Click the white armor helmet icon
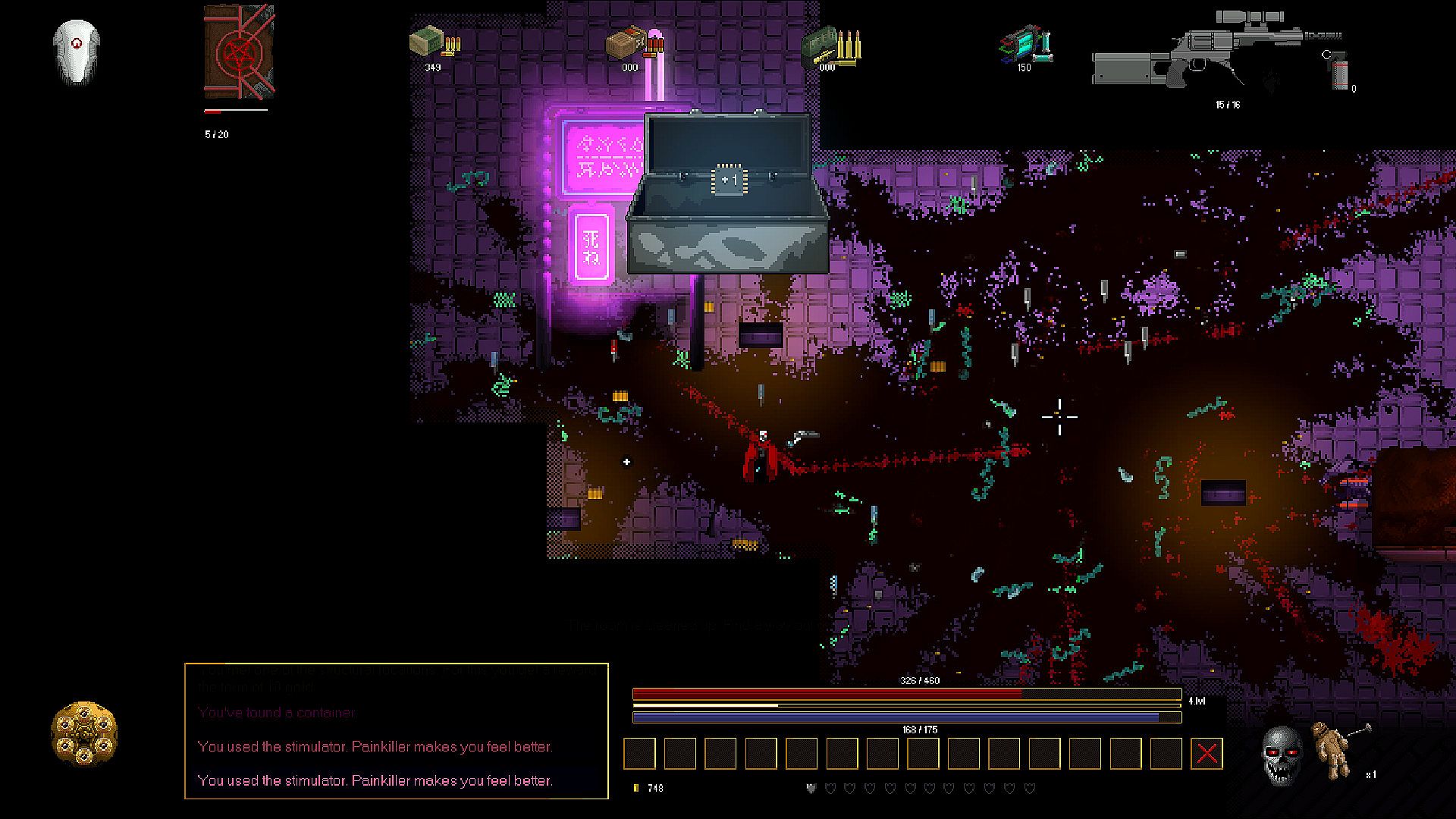This screenshot has width=1456, height=819. coord(77,51)
